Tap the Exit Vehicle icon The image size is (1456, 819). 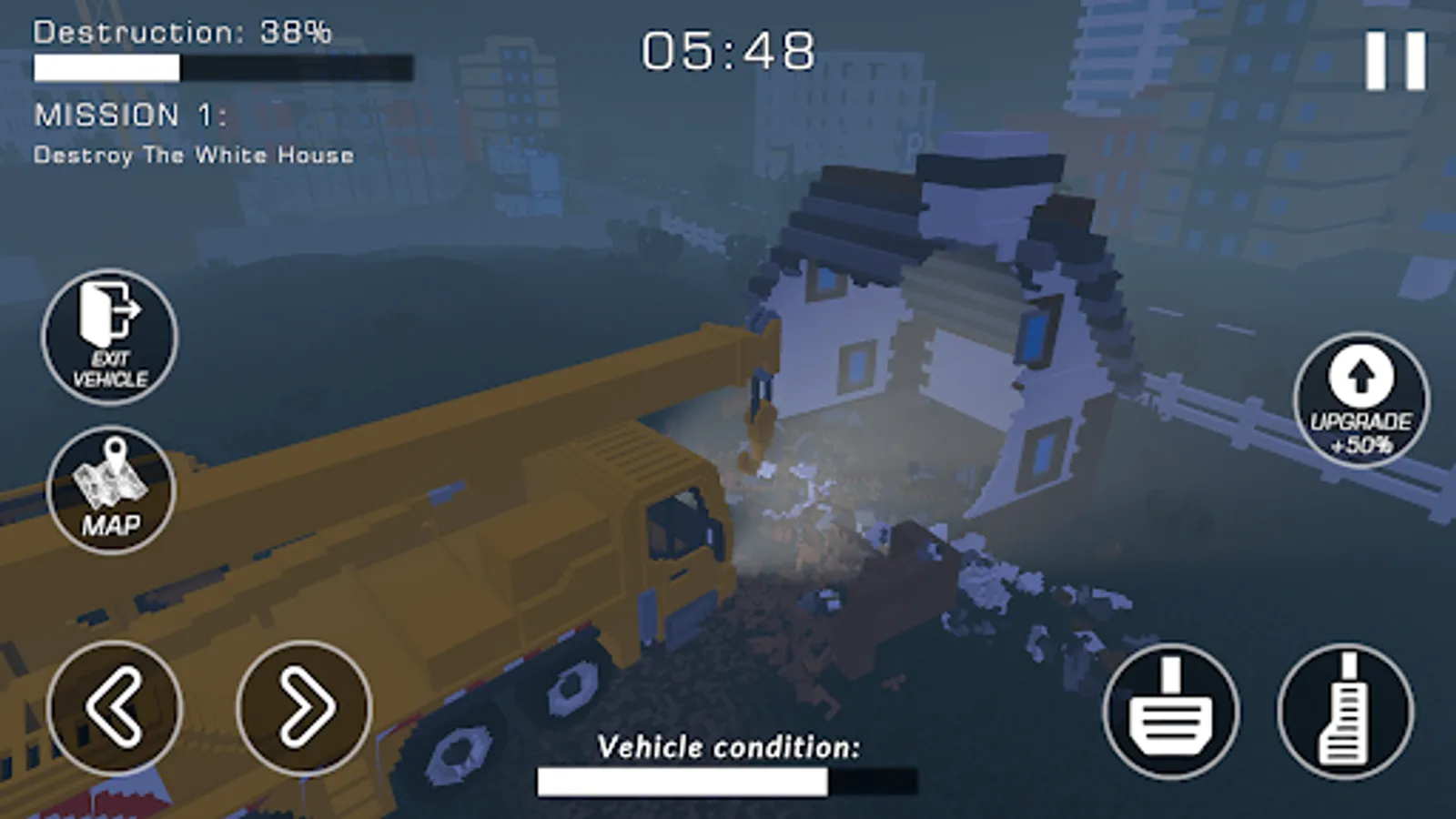coord(108,336)
